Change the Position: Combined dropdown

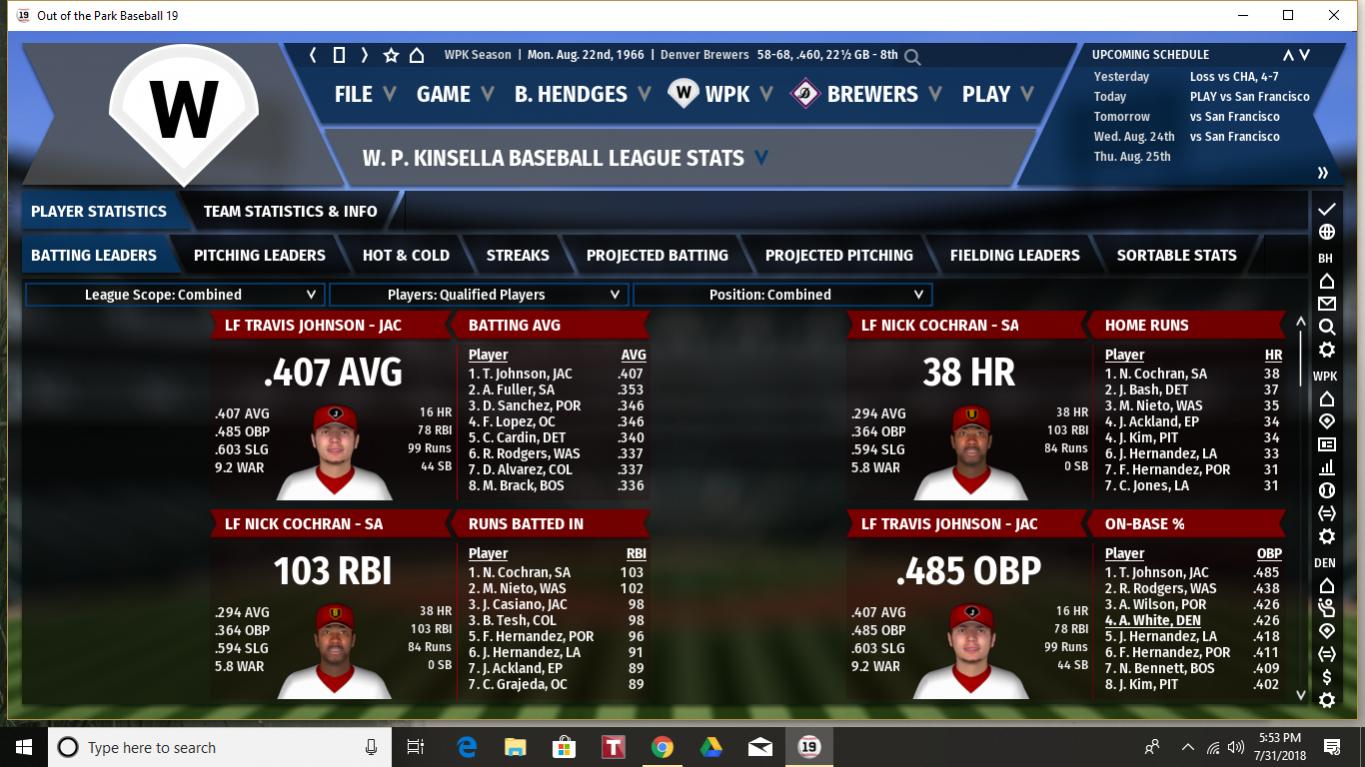(782, 295)
